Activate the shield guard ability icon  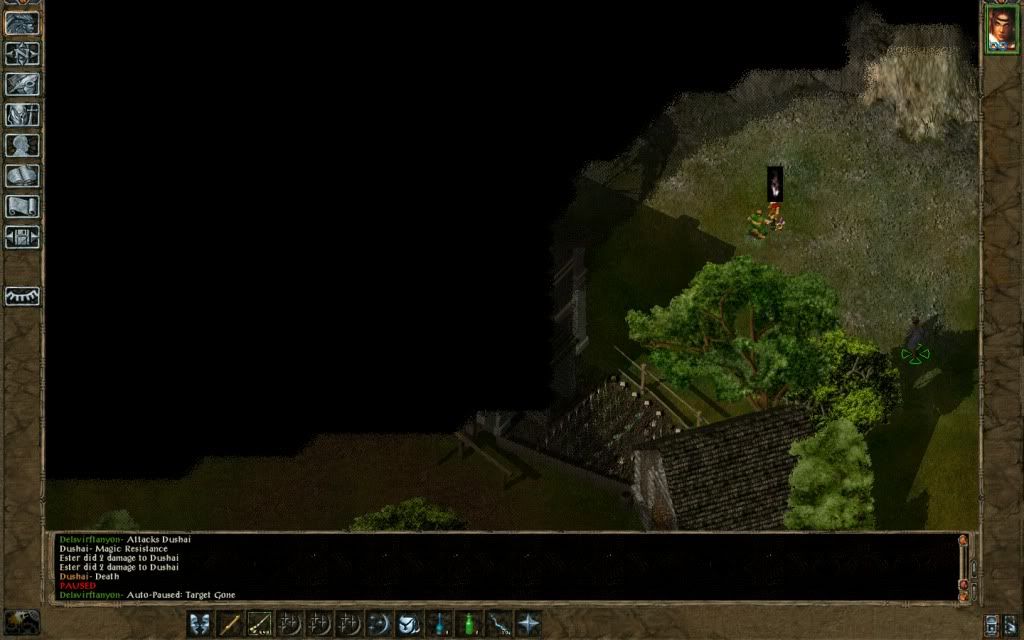[x=409, y=624]
